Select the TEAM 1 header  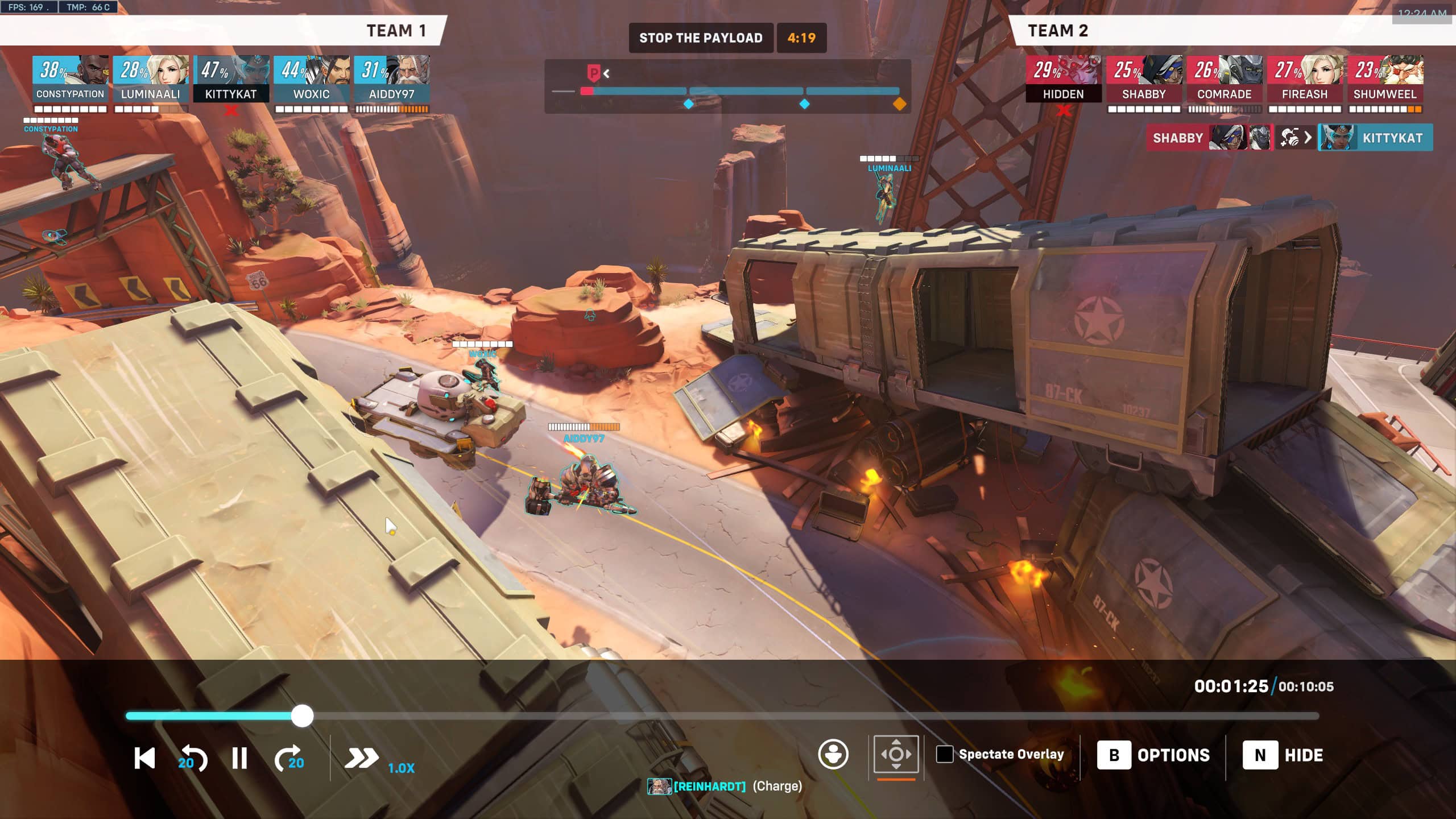(395, 31)
